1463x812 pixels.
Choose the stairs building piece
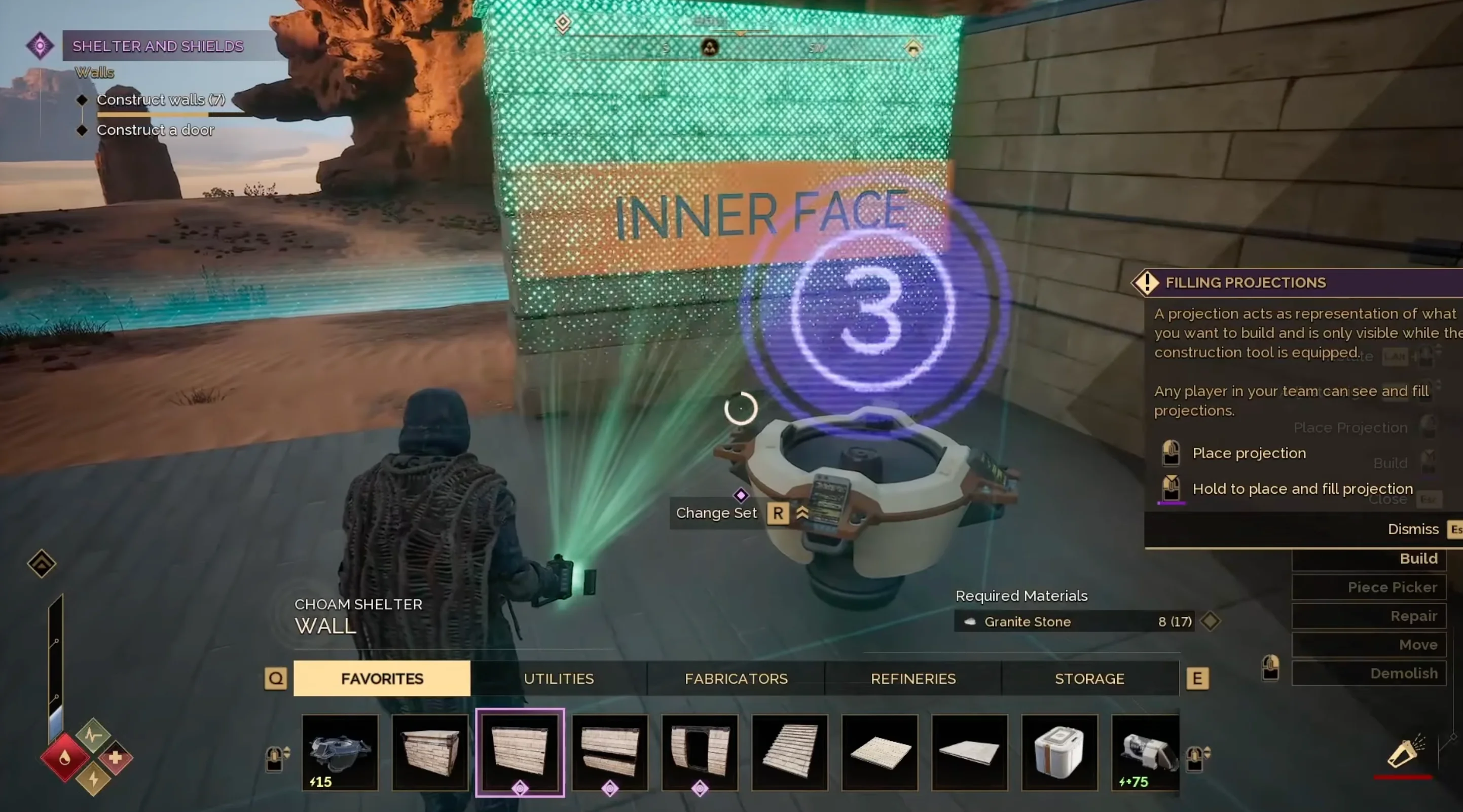click(789, 752)
